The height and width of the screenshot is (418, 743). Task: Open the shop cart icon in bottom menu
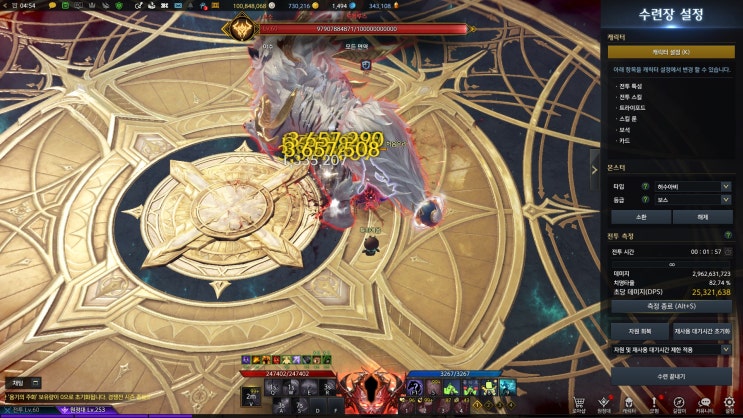click(x=578, y=401)
